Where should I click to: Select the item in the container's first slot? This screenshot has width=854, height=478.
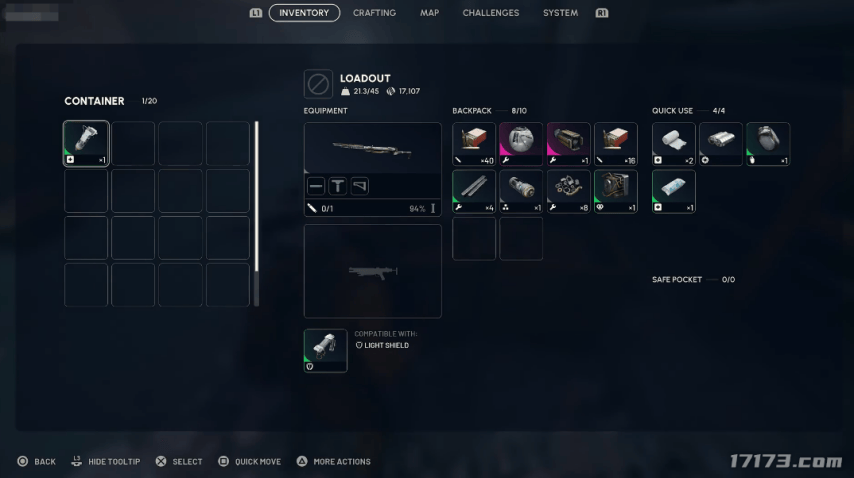point(86,144)
